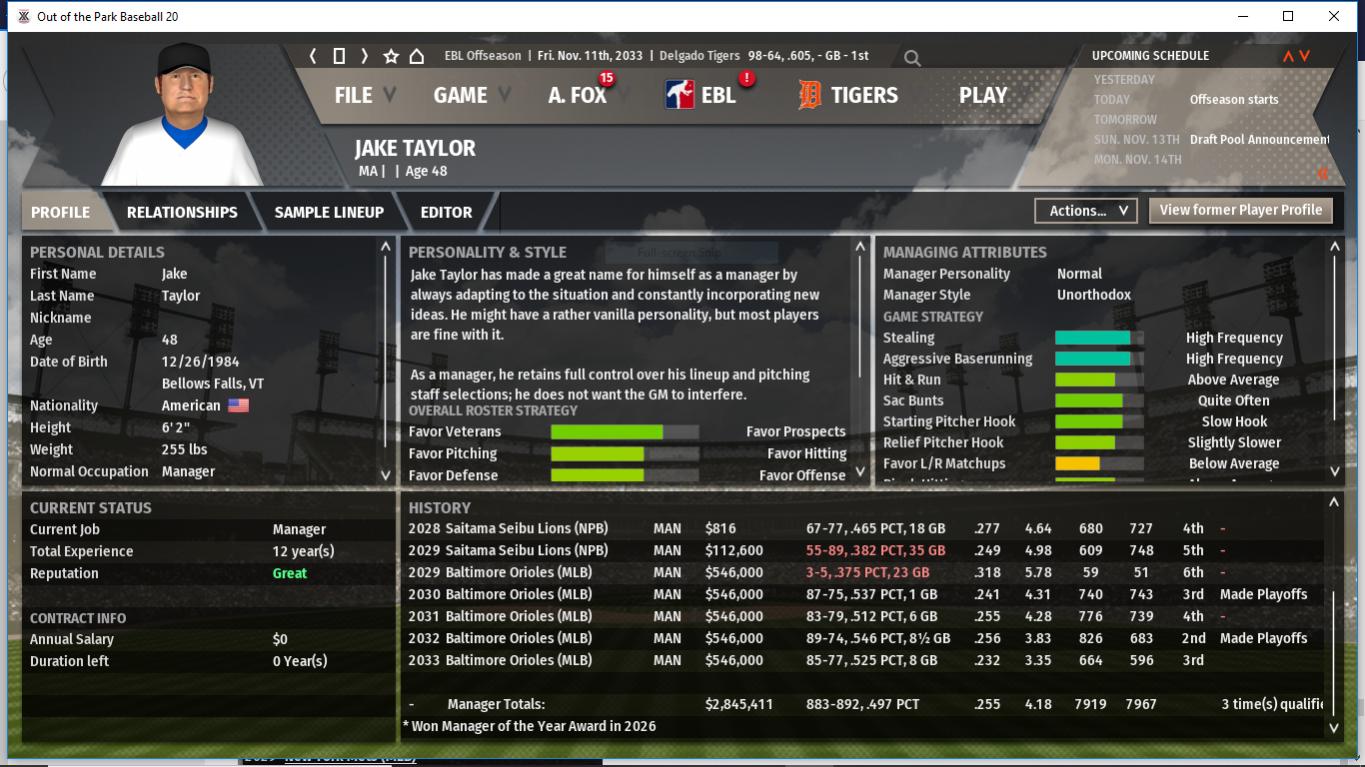Screen dimensions: 1365x767
Task: Open the PLAY menu
Action: [x=983, y=95]
